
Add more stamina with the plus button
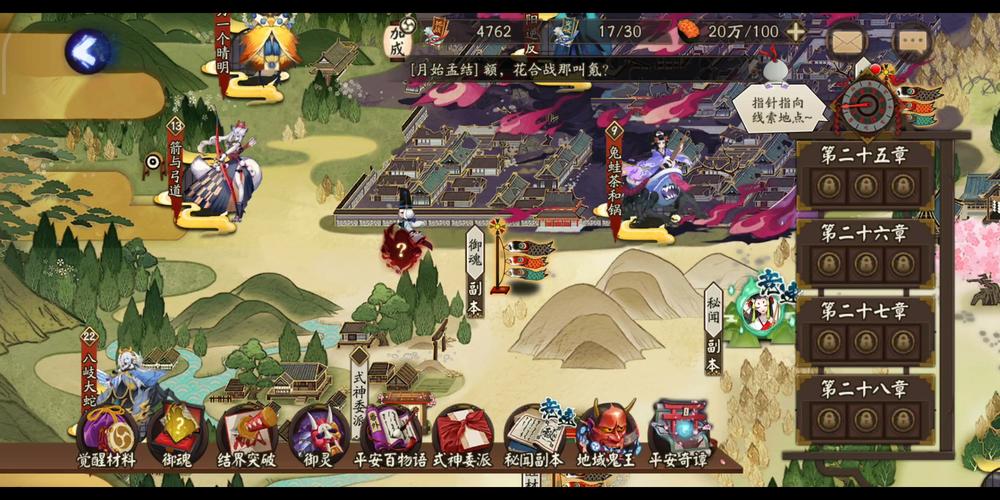tap(795, 31)
